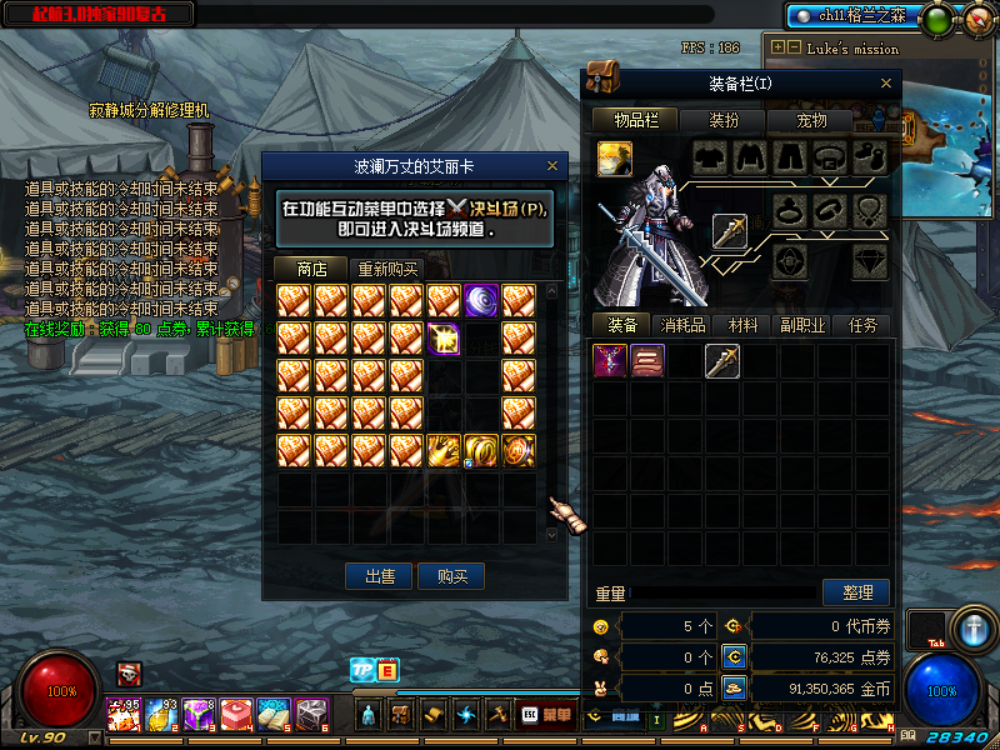
Task: Close the 波澜万丈的艾丽卡 shop window
Action: click(552, 166)
